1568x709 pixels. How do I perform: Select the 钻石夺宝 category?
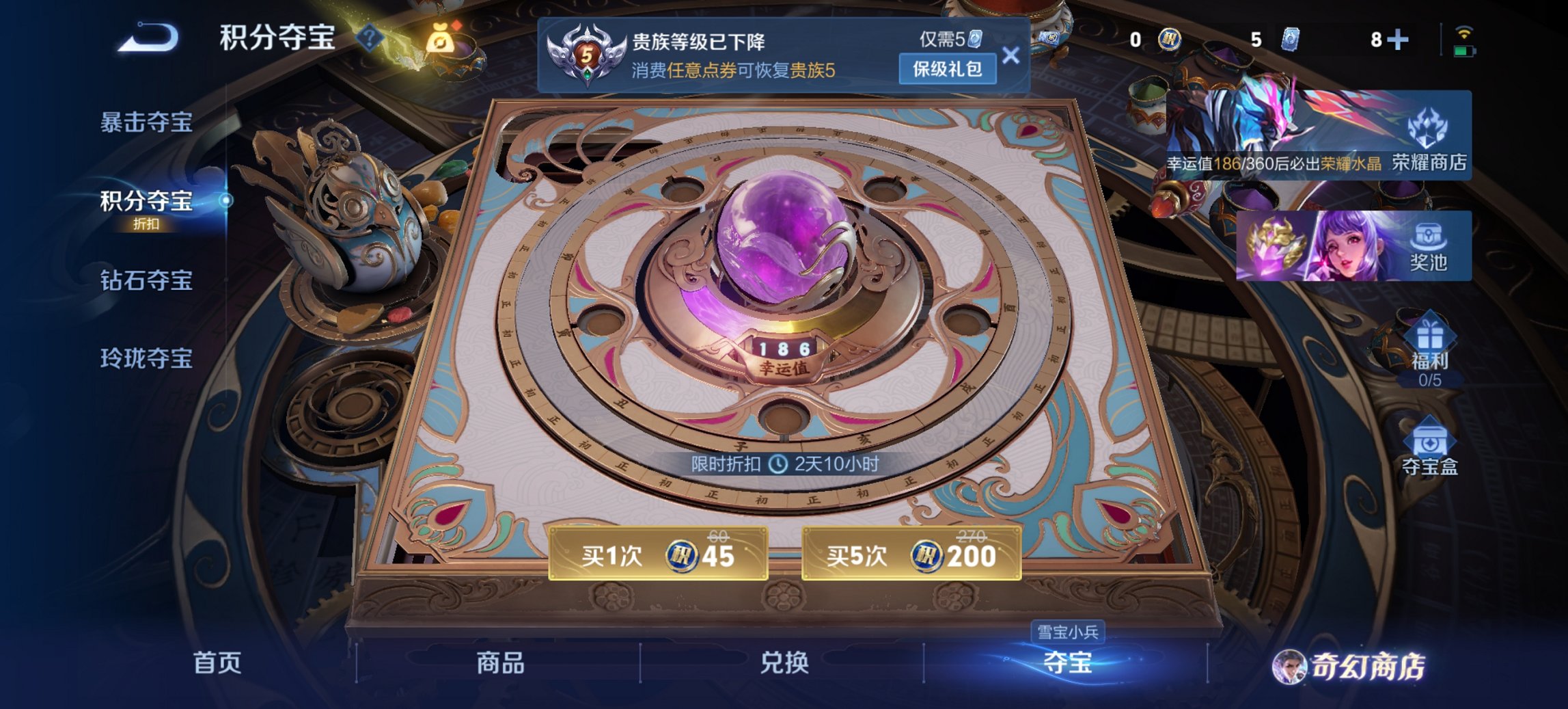click(x=146, y=280)
